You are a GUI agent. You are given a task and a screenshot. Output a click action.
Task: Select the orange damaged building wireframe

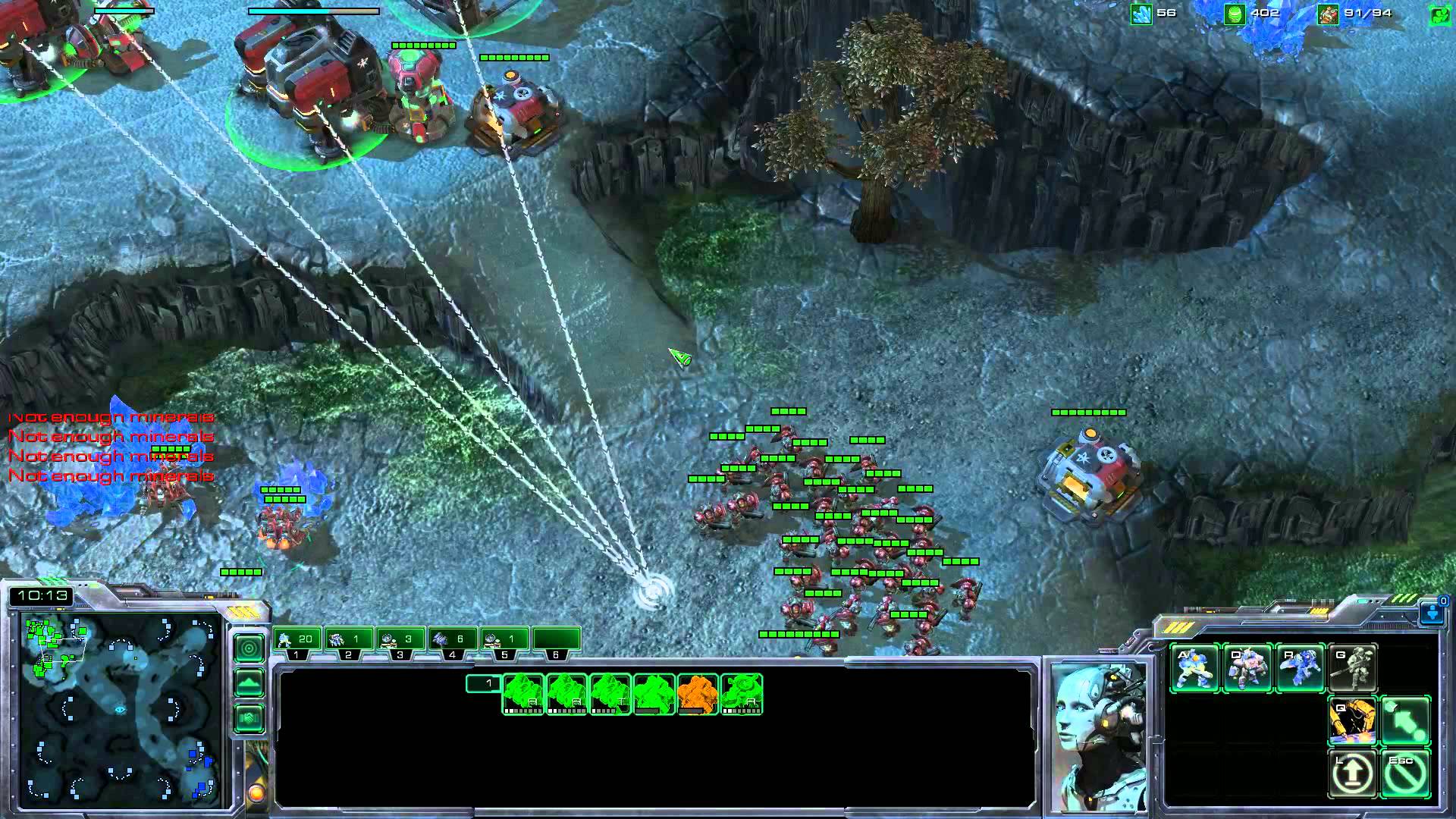click(698, 695)
